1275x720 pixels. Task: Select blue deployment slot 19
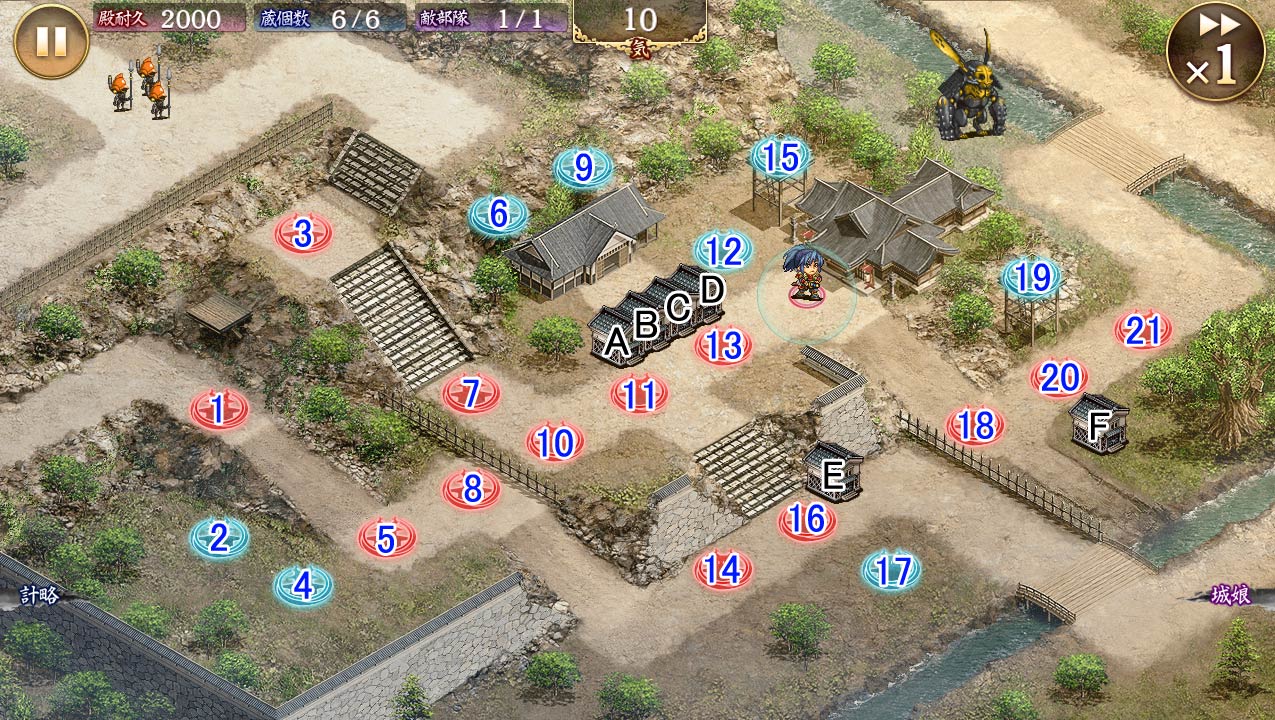coord(1032,277)
